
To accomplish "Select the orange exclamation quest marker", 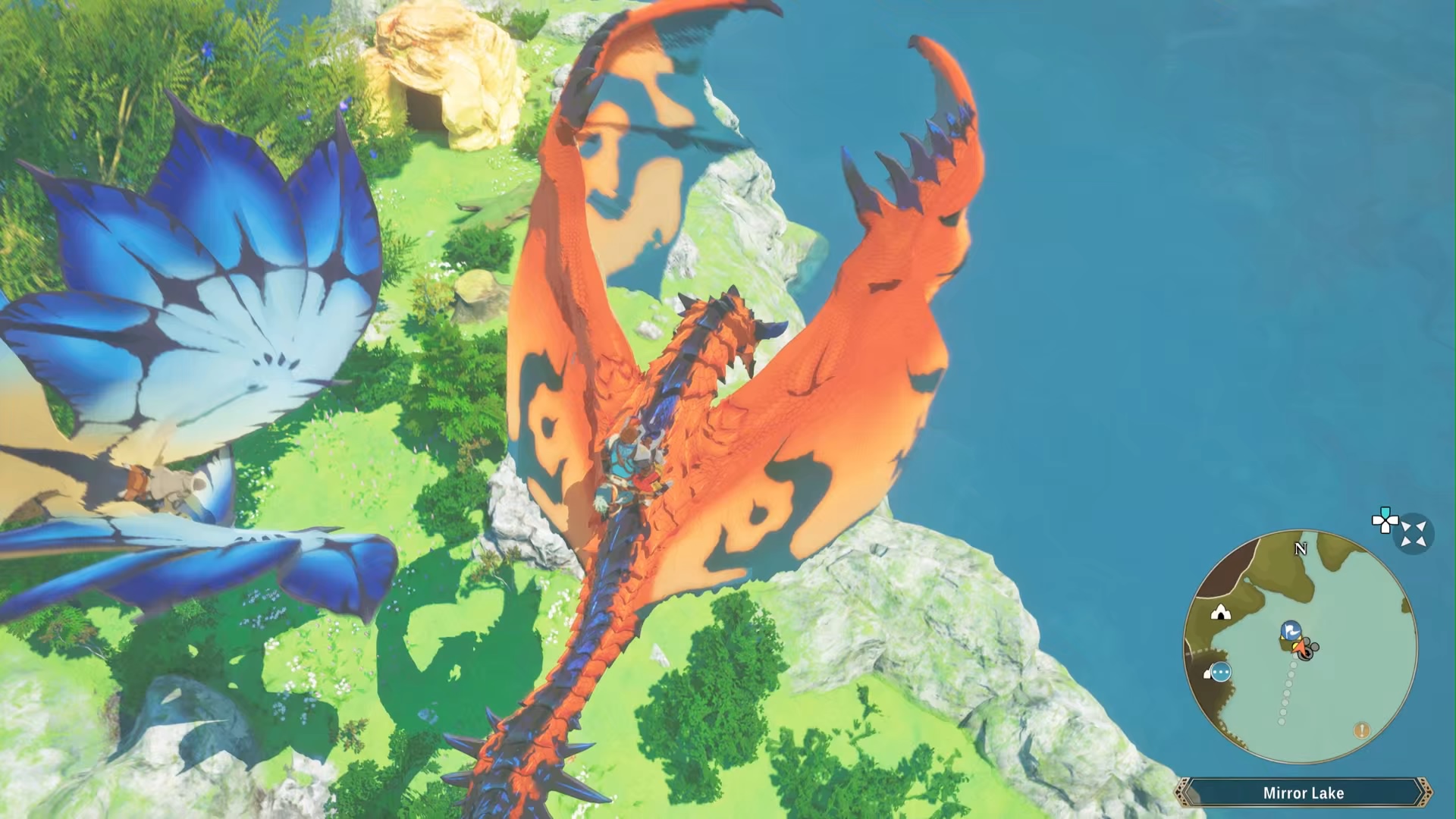I will pyautogui.click(x=1361, y=730).
